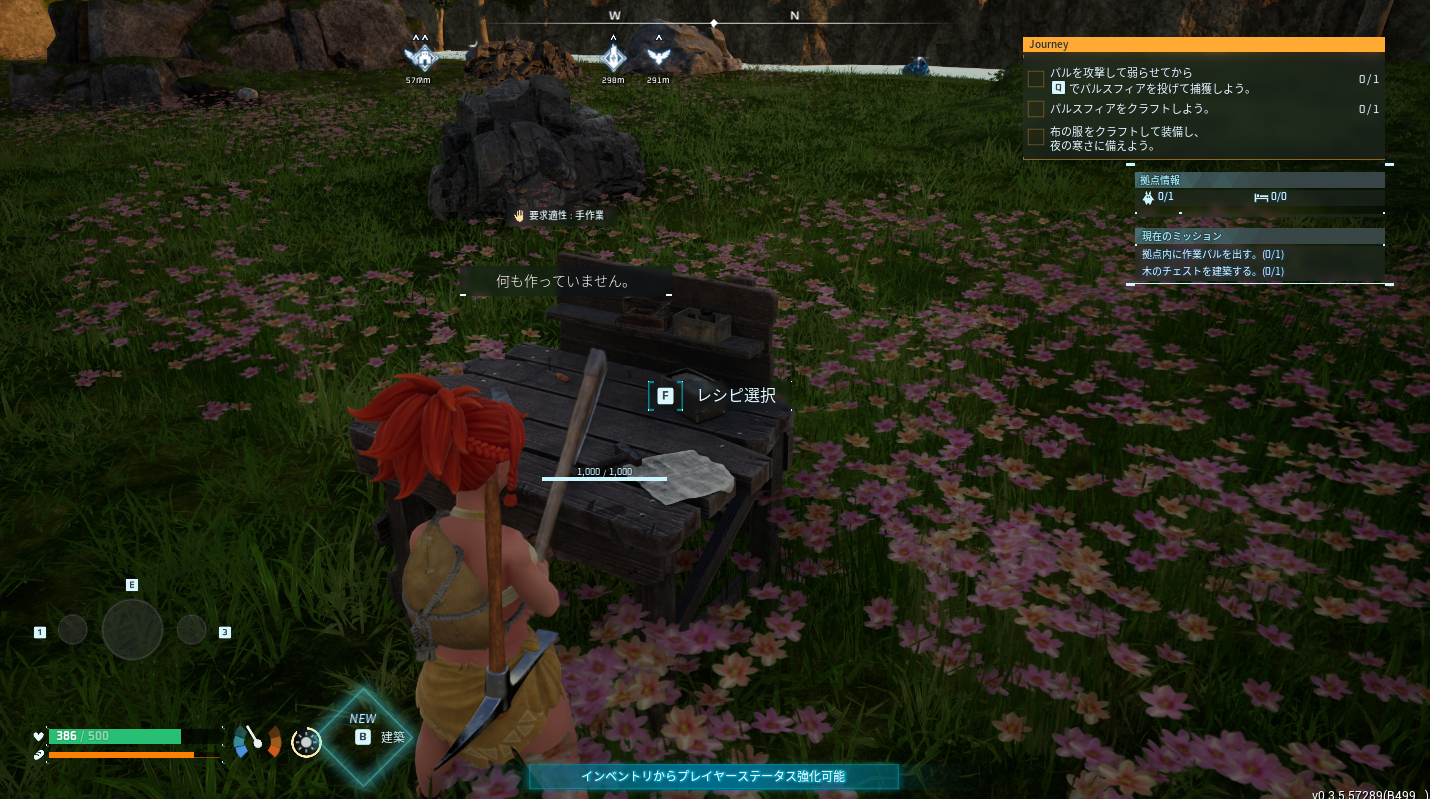
Task: Click the inventory status upgrade notification banner
Action: pos(713,776)
